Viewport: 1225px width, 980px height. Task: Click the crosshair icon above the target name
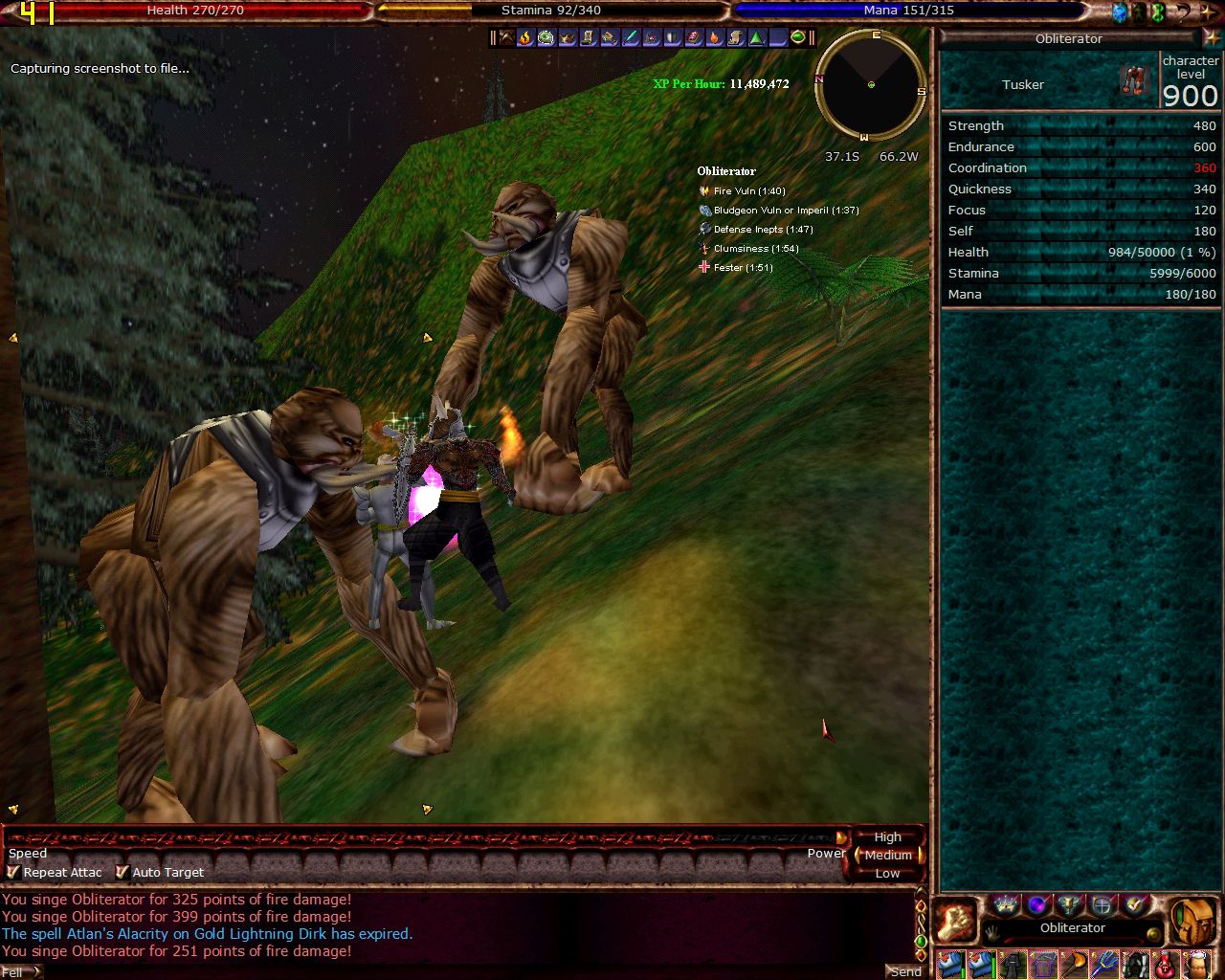tap(1102, 904)
